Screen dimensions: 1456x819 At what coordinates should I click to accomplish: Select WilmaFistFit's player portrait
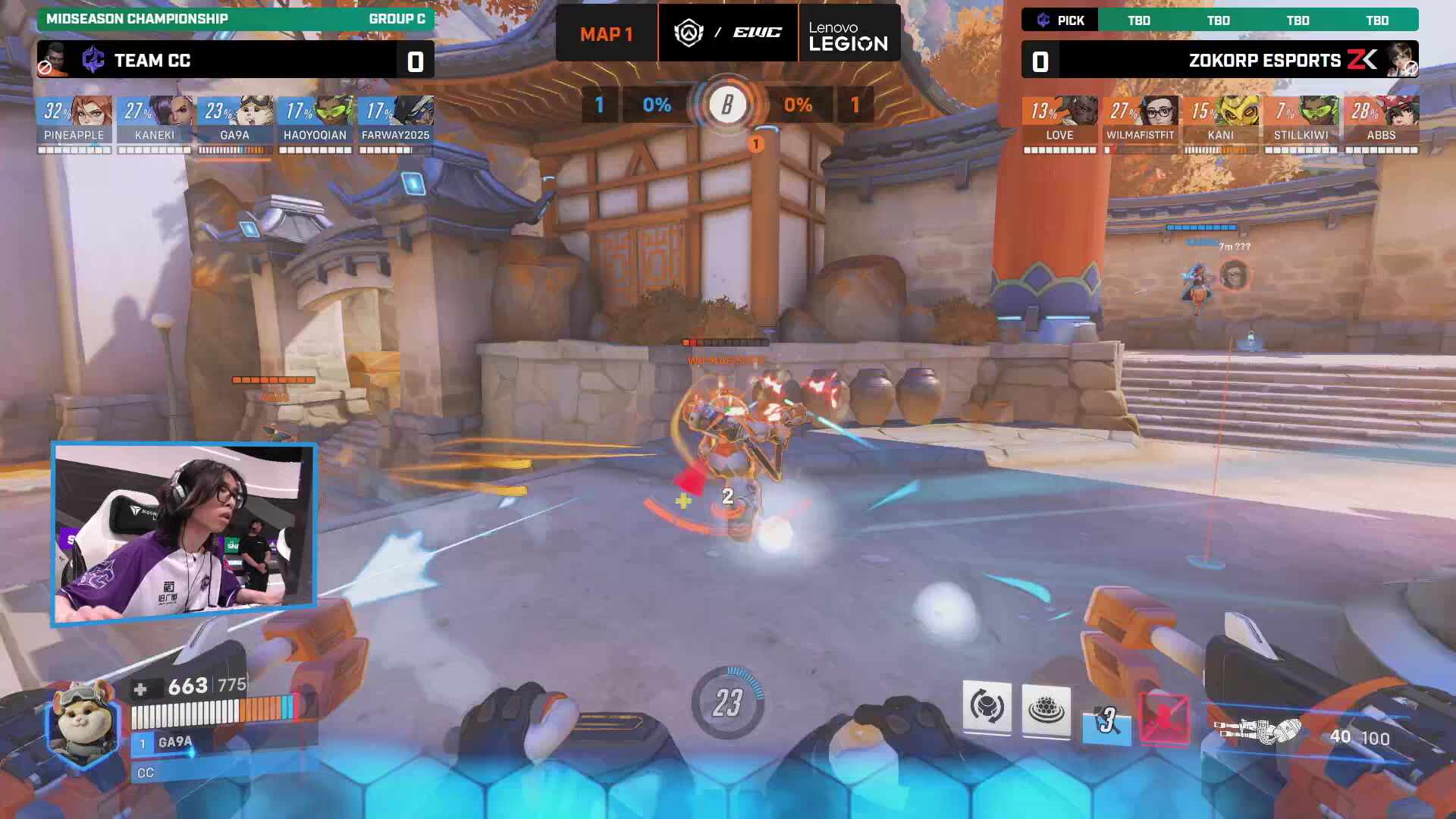[1141, 112]
